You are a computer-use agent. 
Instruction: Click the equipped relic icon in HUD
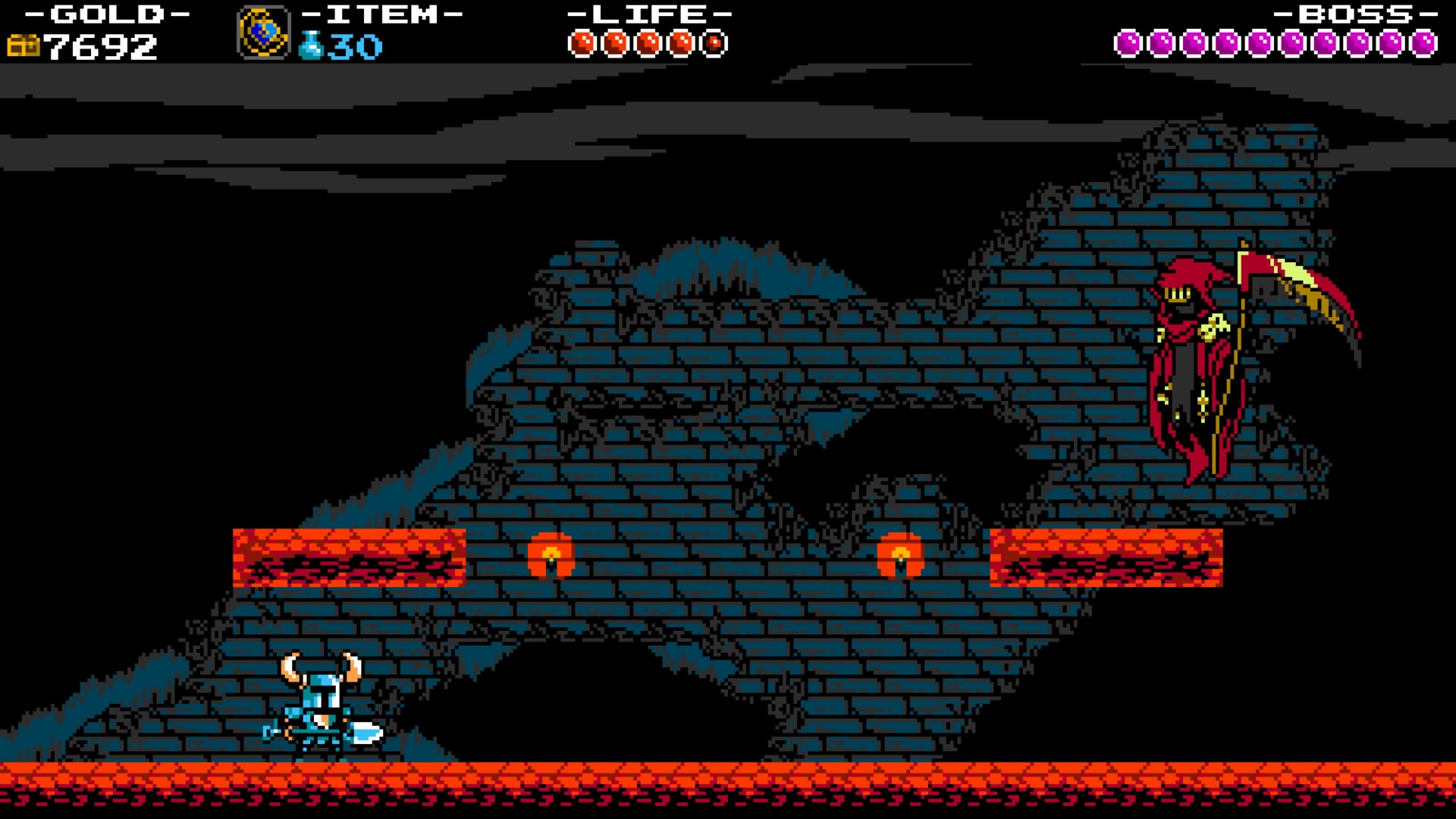[264, 32]
